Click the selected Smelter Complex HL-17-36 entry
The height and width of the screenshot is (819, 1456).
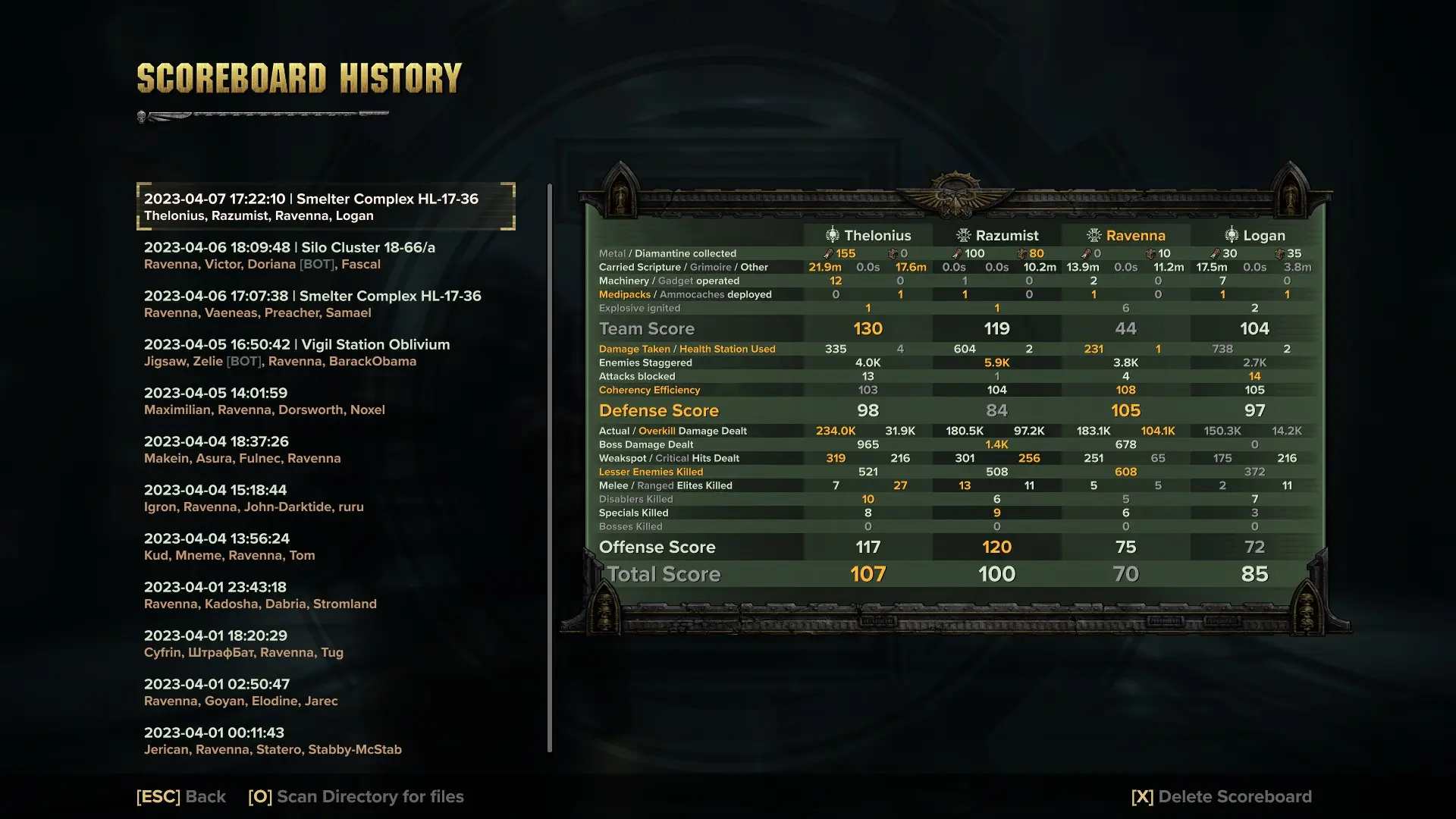click(326, 206)
